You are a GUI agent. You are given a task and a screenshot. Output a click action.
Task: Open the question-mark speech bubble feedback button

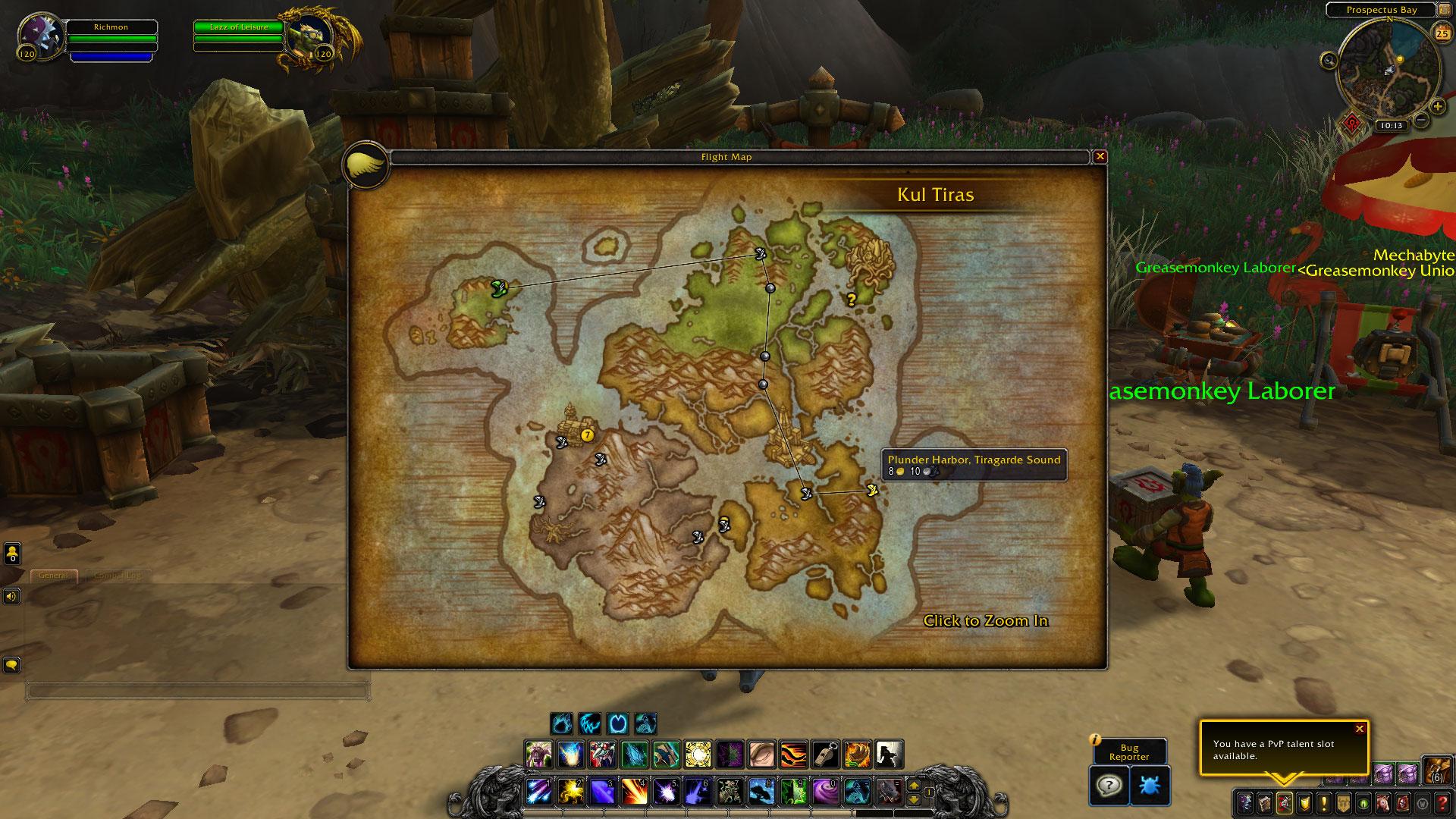[1109, 785]
